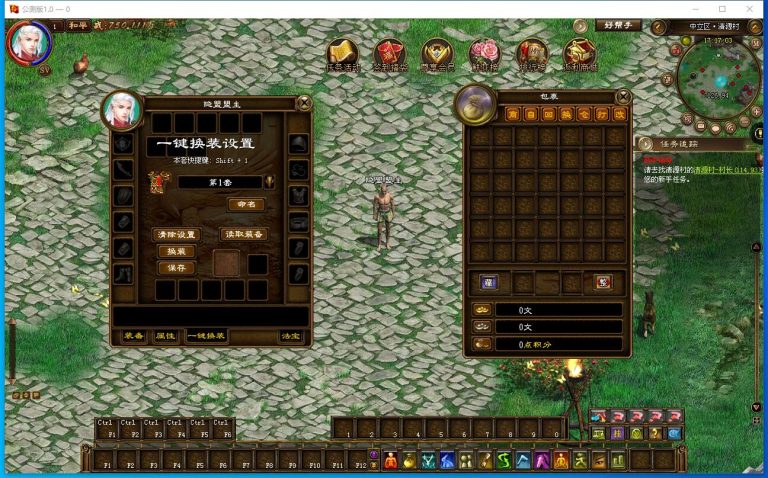
Task: Click the 好帮手 helper button
Action: pos(617,25)
